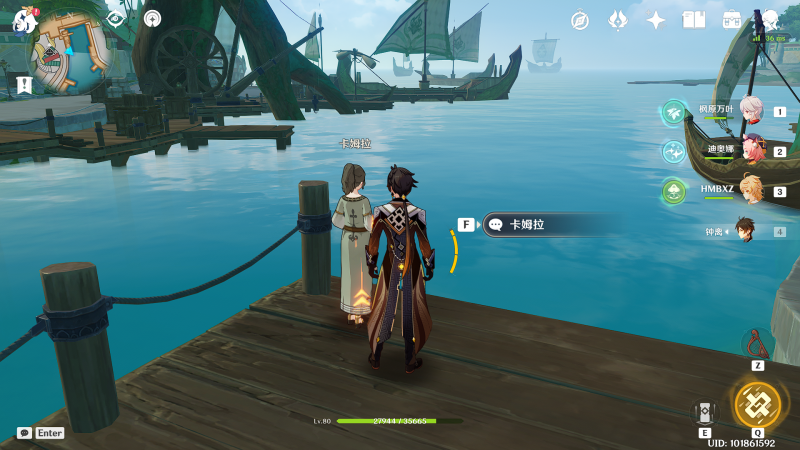Activate the golden elemental burst
Viewport: 800px width, 450px height.
(x=757, y=404)
